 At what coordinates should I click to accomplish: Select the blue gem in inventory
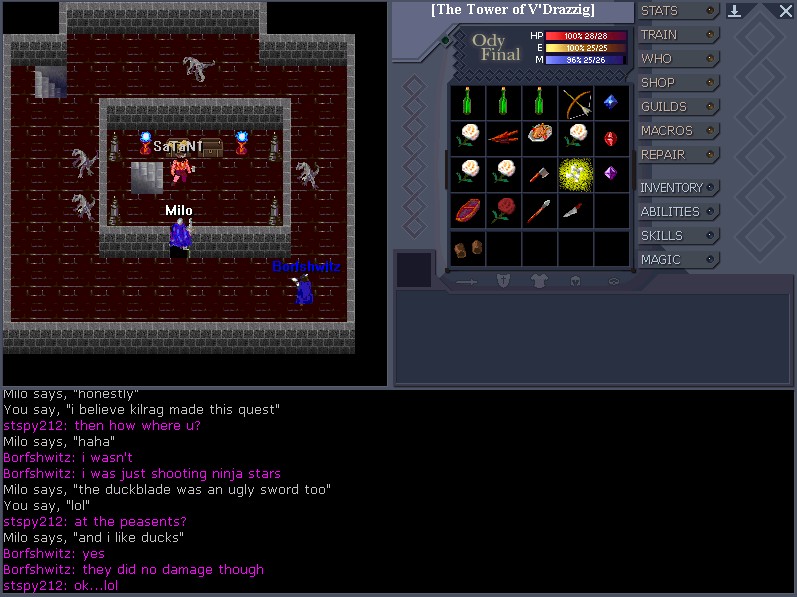click(610, 102)
